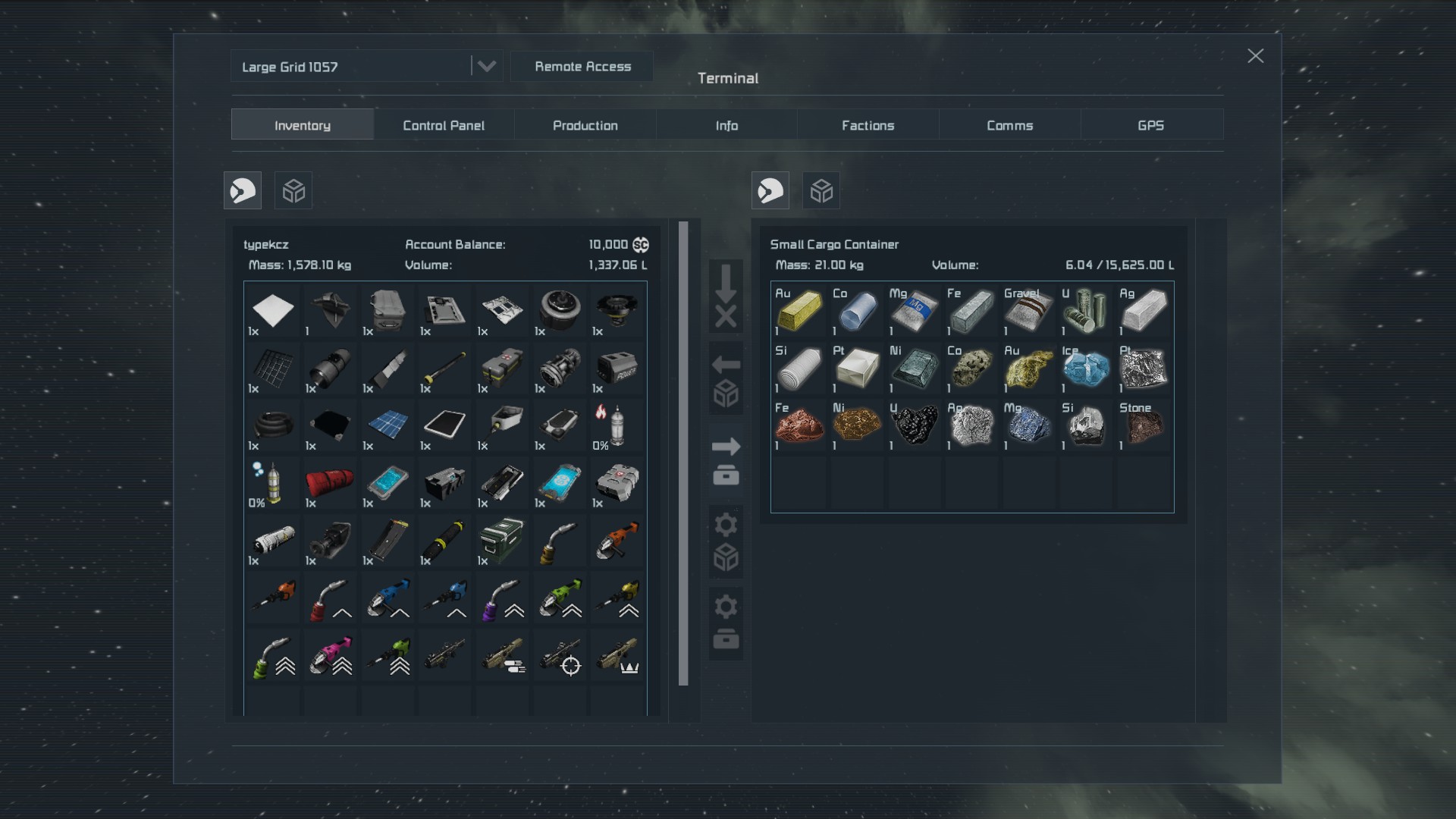Screen dimensions: 1456x819
Task: Click the Remote Access button
Action: click(582, 67)
